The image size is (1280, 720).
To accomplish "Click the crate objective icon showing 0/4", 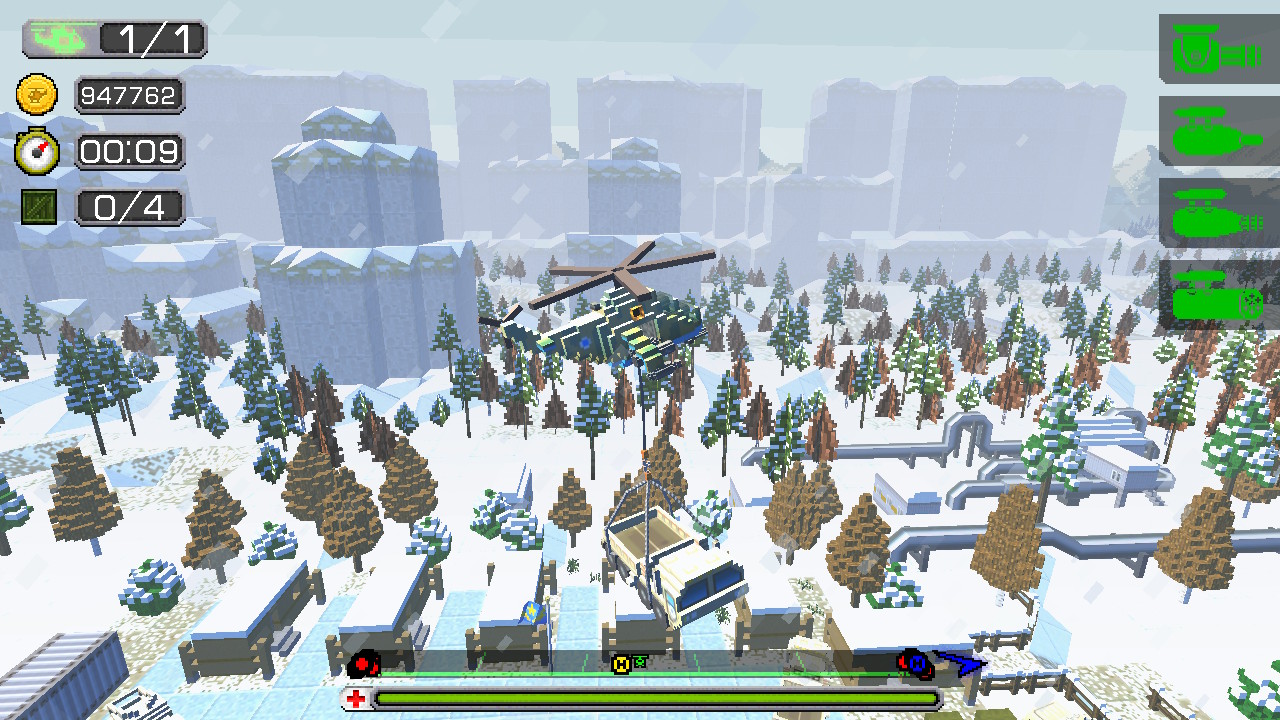I will [38, 207].
